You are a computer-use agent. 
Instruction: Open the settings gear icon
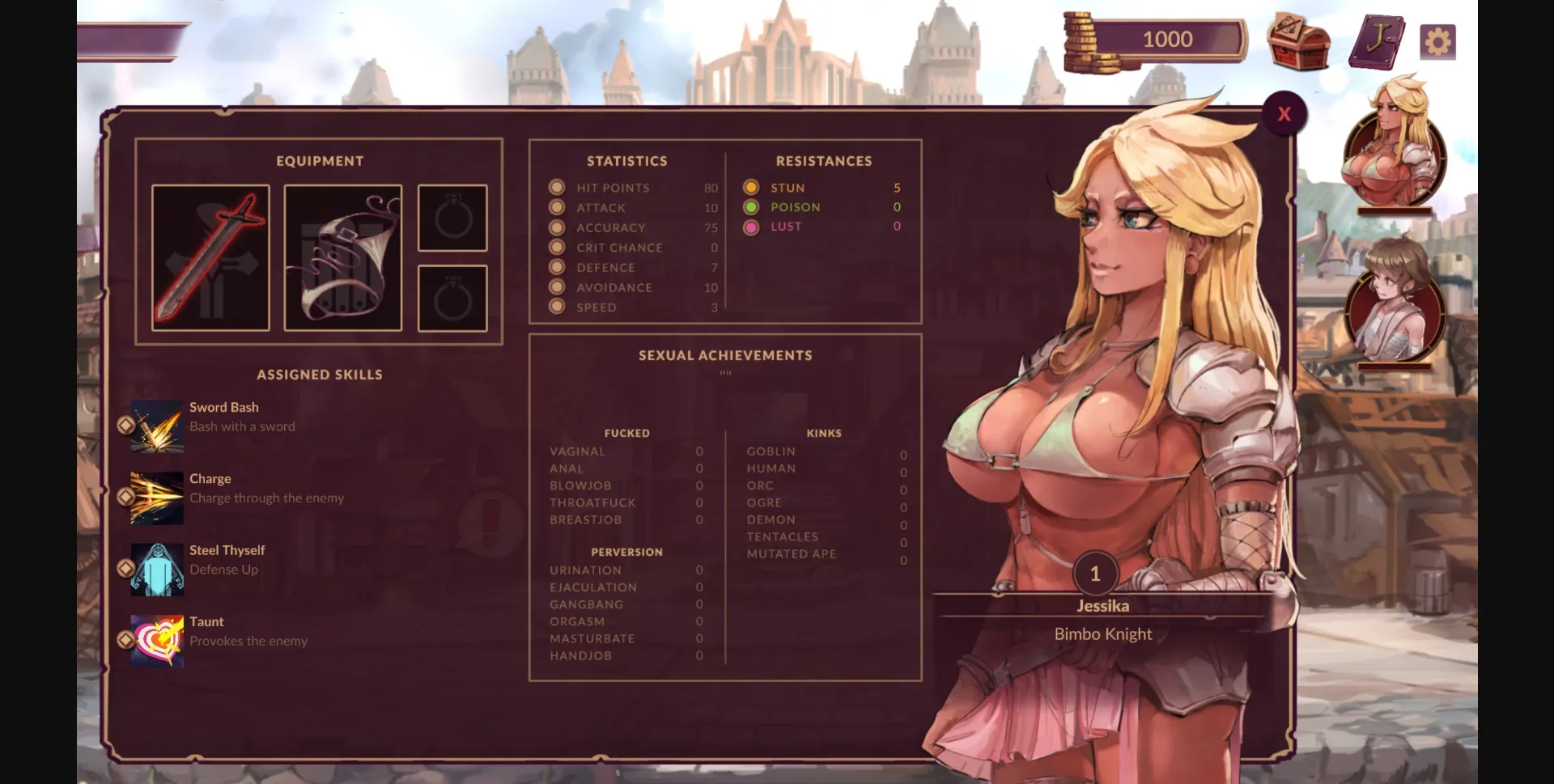coord(1438,40)
